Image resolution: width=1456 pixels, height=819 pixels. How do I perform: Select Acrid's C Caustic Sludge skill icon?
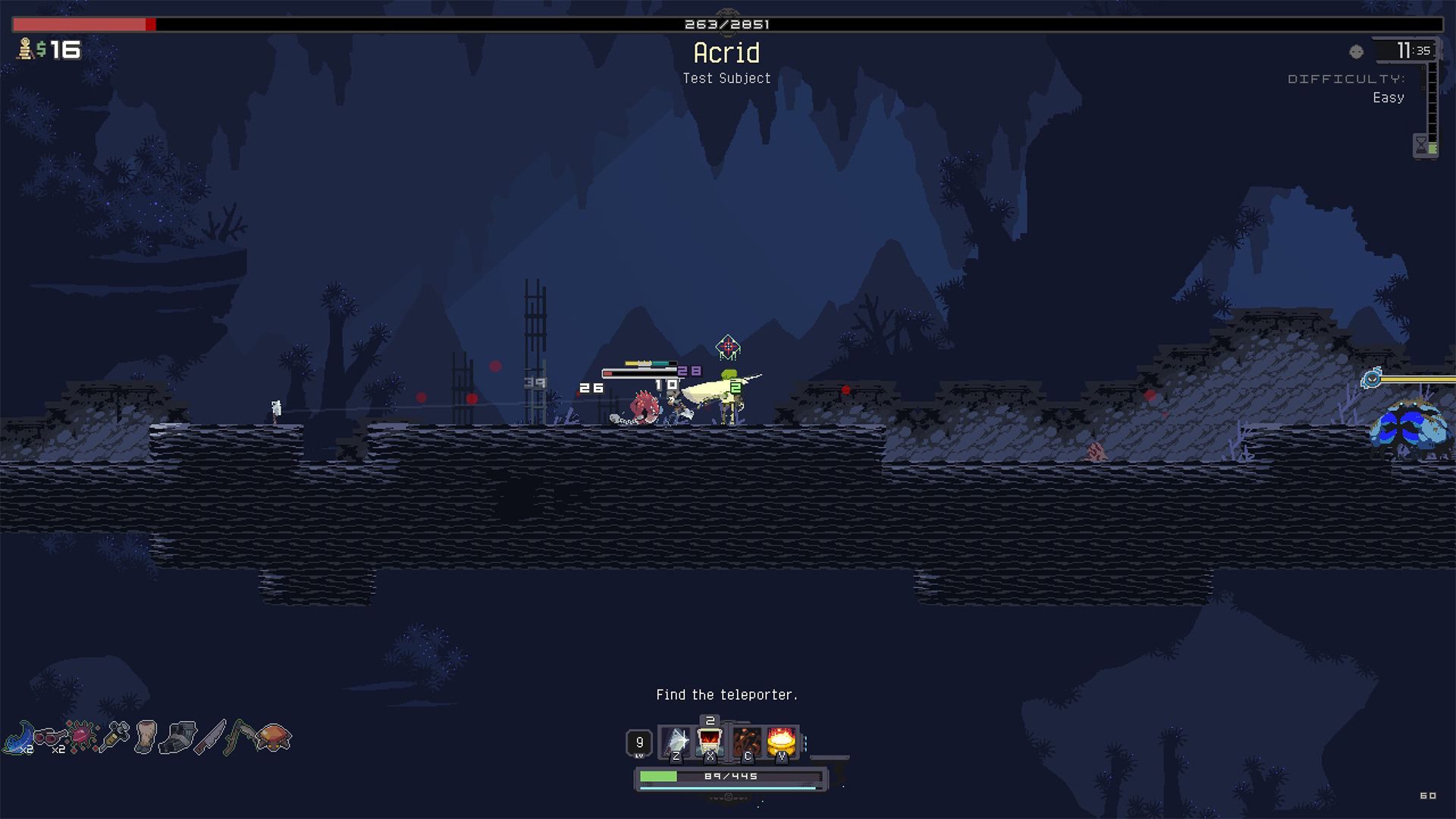coord(746,741)
